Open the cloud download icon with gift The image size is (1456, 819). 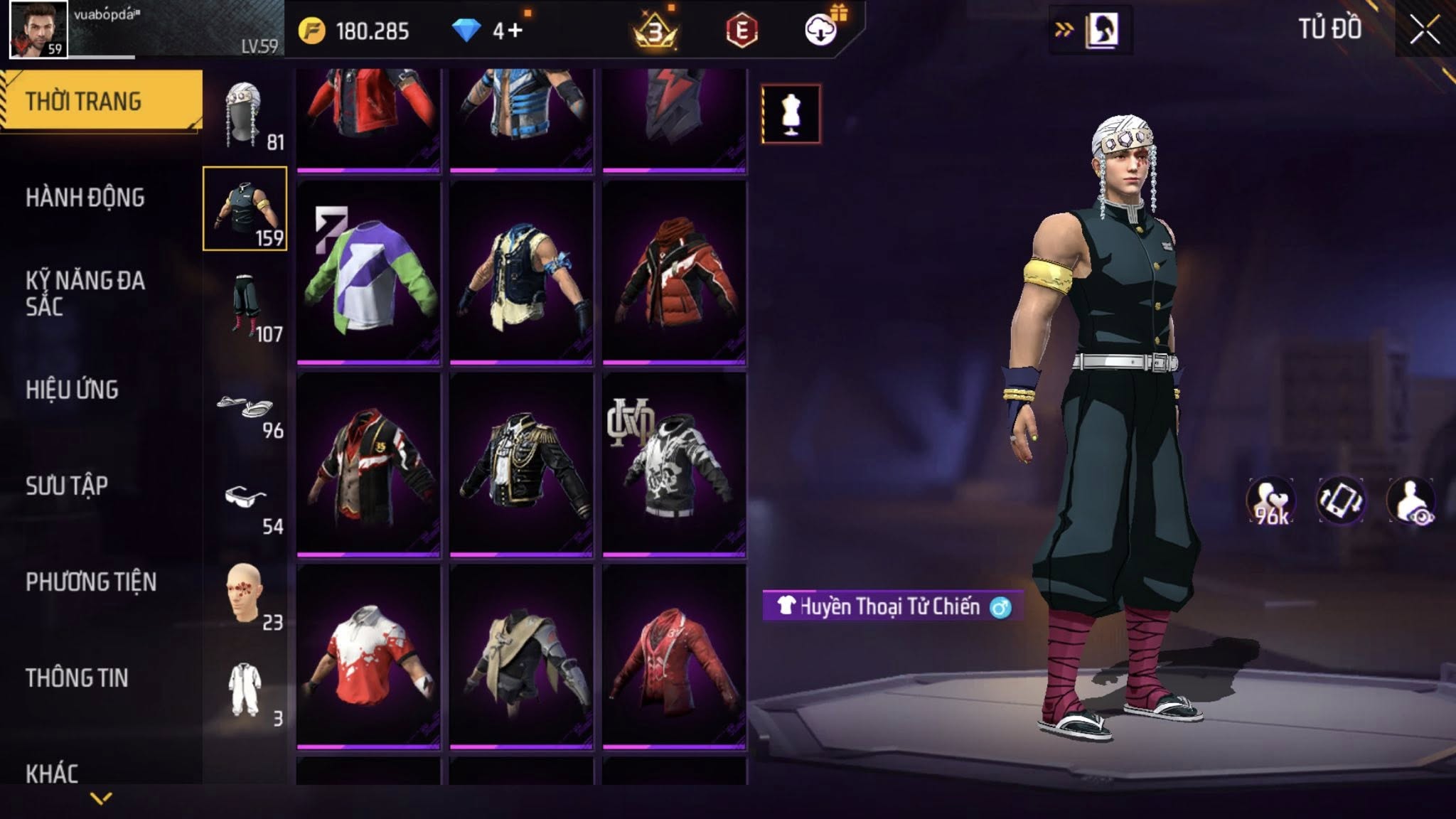tap(822, 30)
